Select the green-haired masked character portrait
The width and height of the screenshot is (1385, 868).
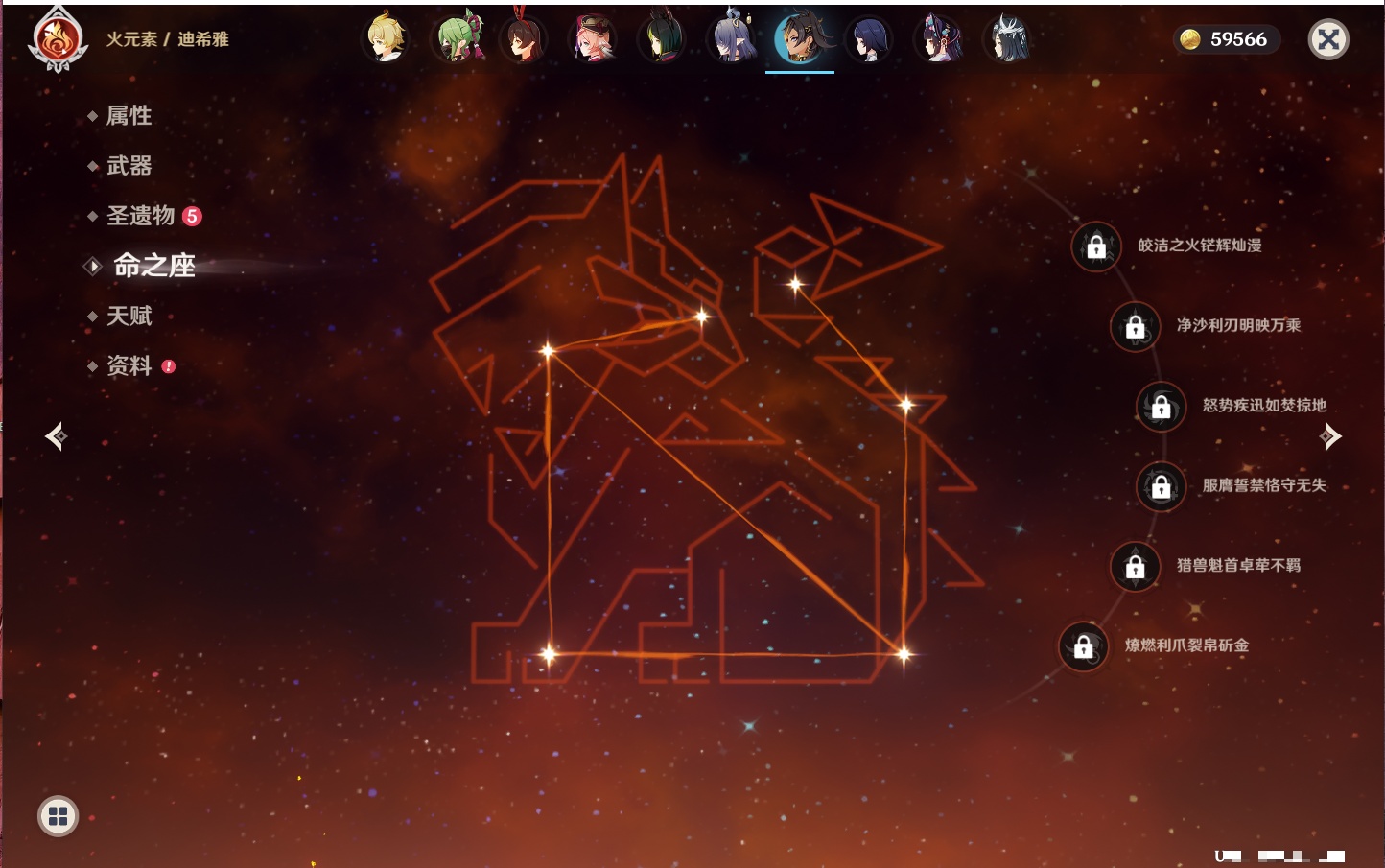[457, 39]
